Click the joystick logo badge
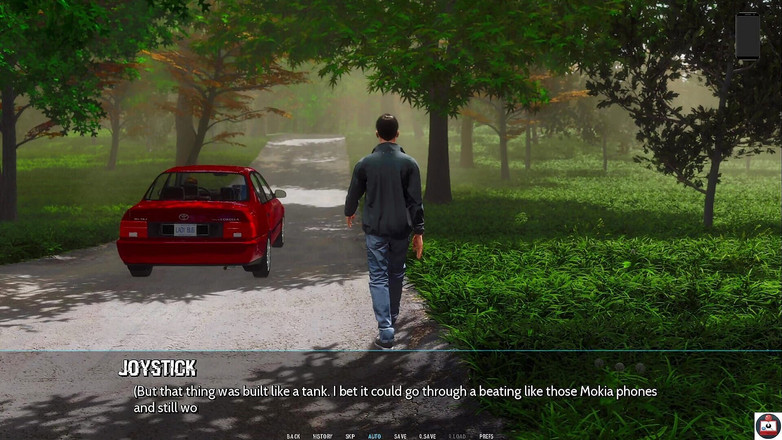This screenshot has width=782, height=440. (767, 425)
